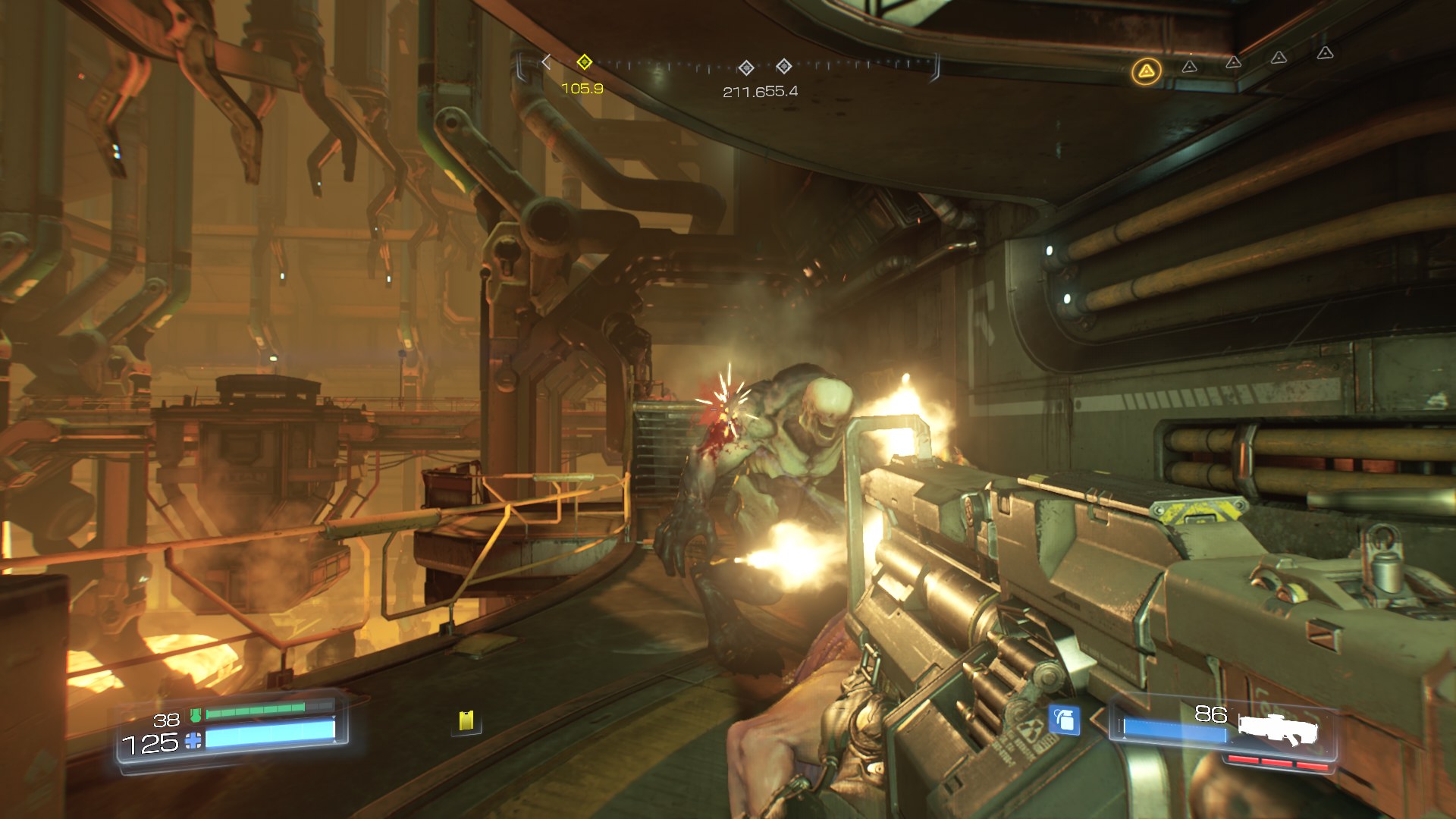Image resolution: width=1456 pixels, height=819 pixels.
Task: Select the yellow objective marker on the compass
Action: click(x=584, y=61)
